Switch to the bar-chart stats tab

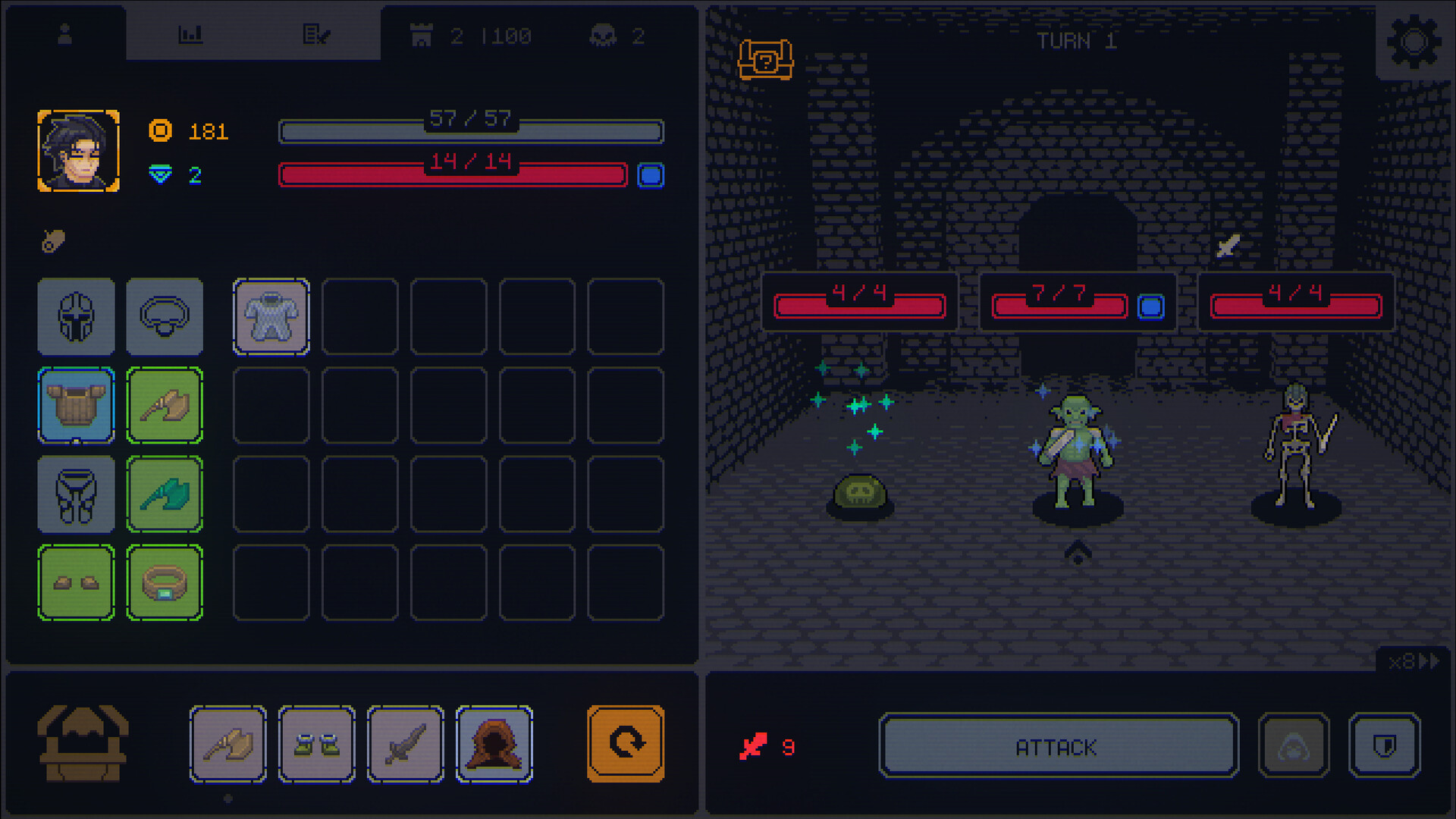tap(191, 34)
